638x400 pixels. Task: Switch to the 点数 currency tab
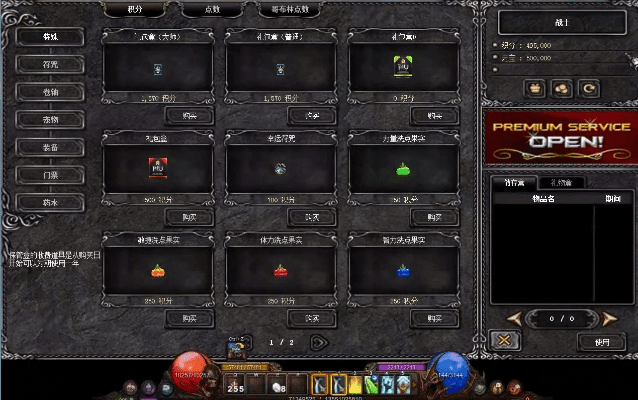(x=212, y=9)
